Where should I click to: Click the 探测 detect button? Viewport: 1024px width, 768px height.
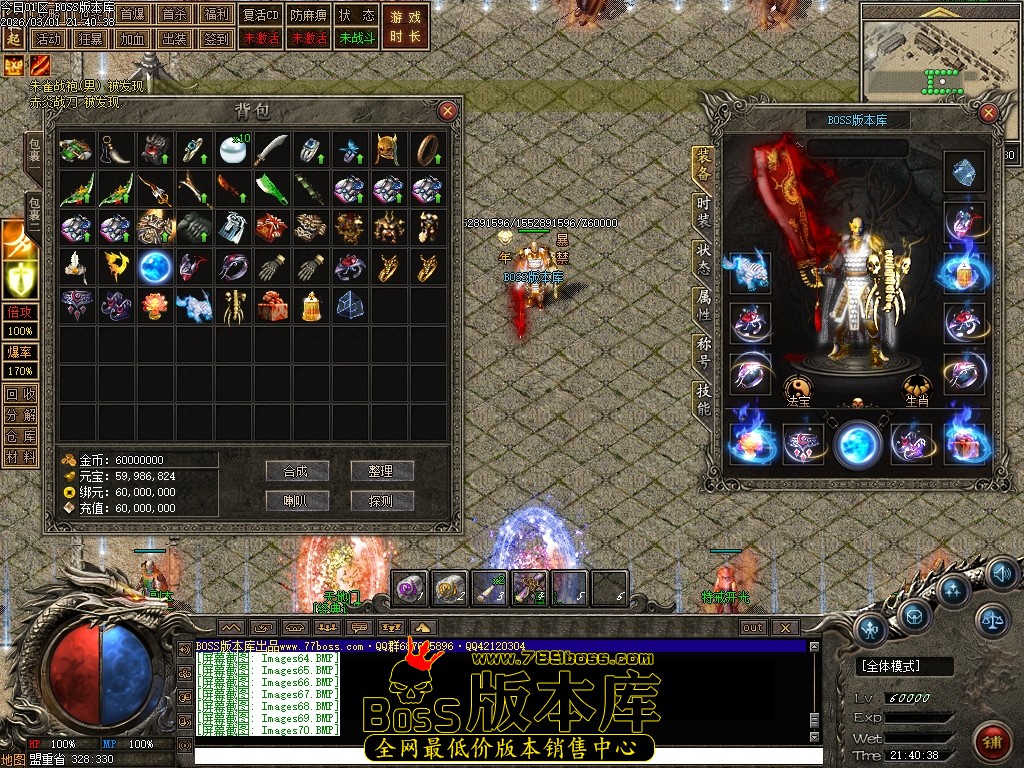point(381,500)
